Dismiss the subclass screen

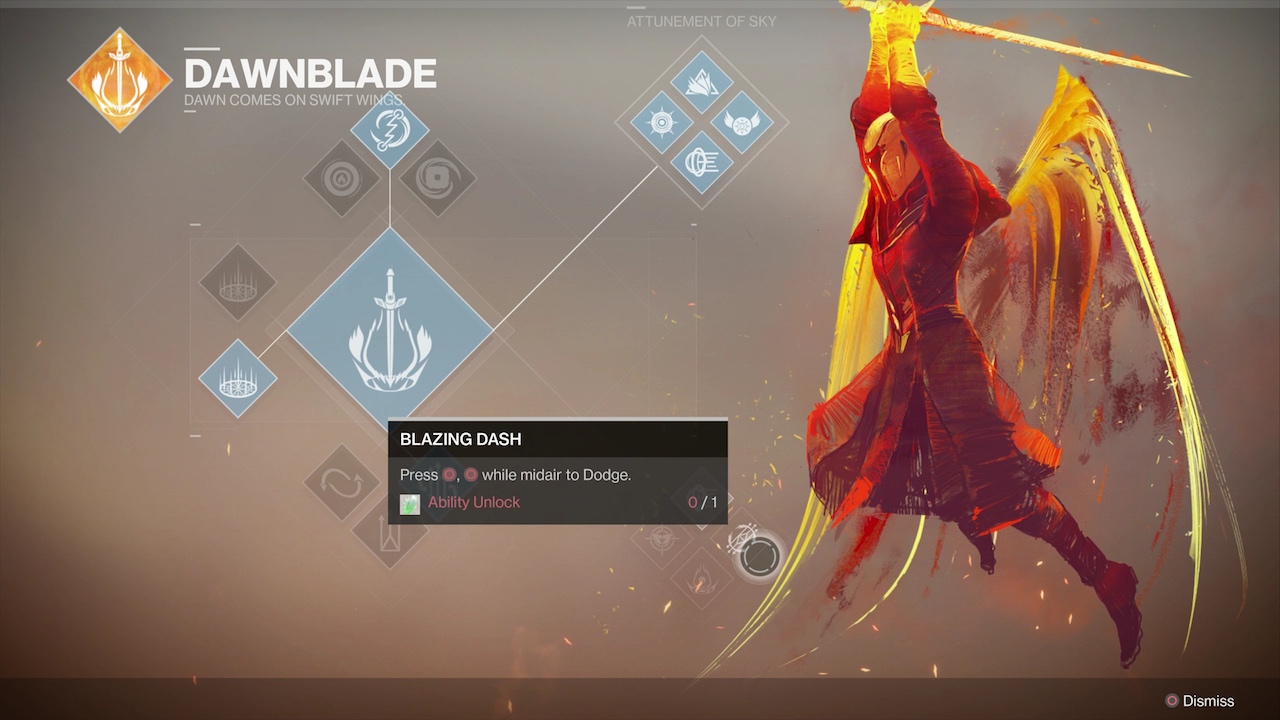coord(1198,701)
